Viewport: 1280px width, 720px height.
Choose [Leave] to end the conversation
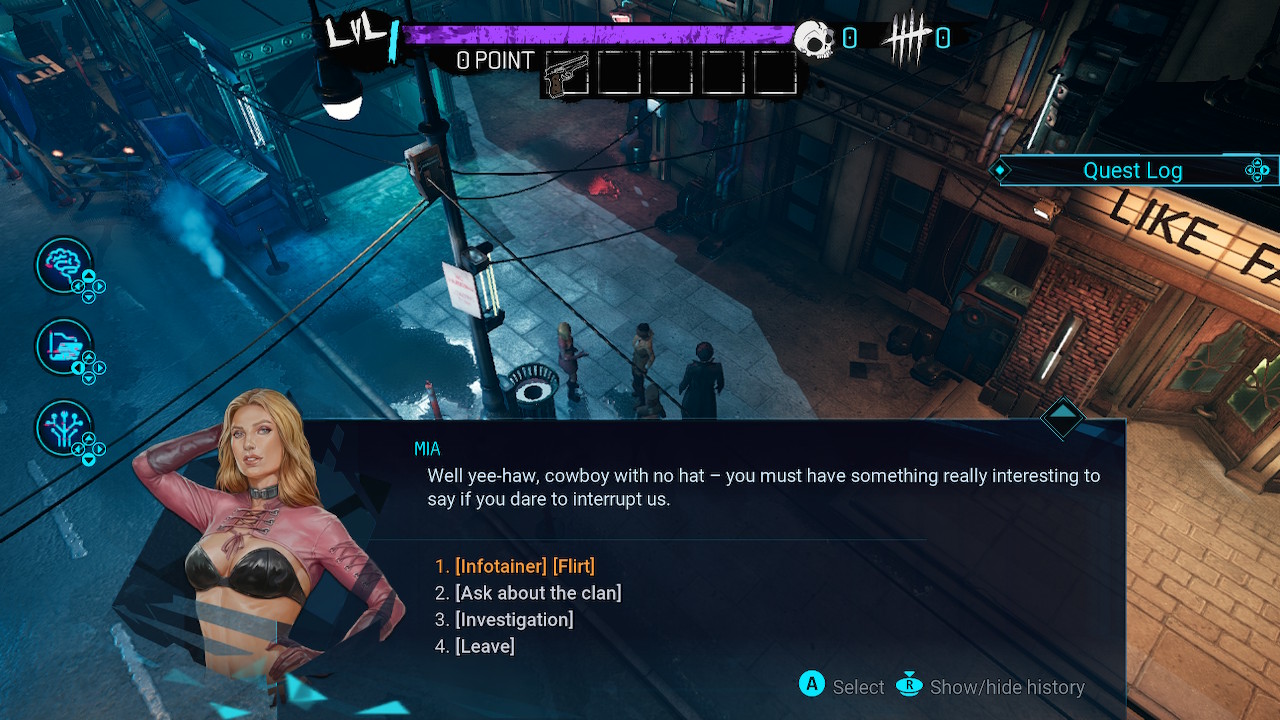point(484,647)
